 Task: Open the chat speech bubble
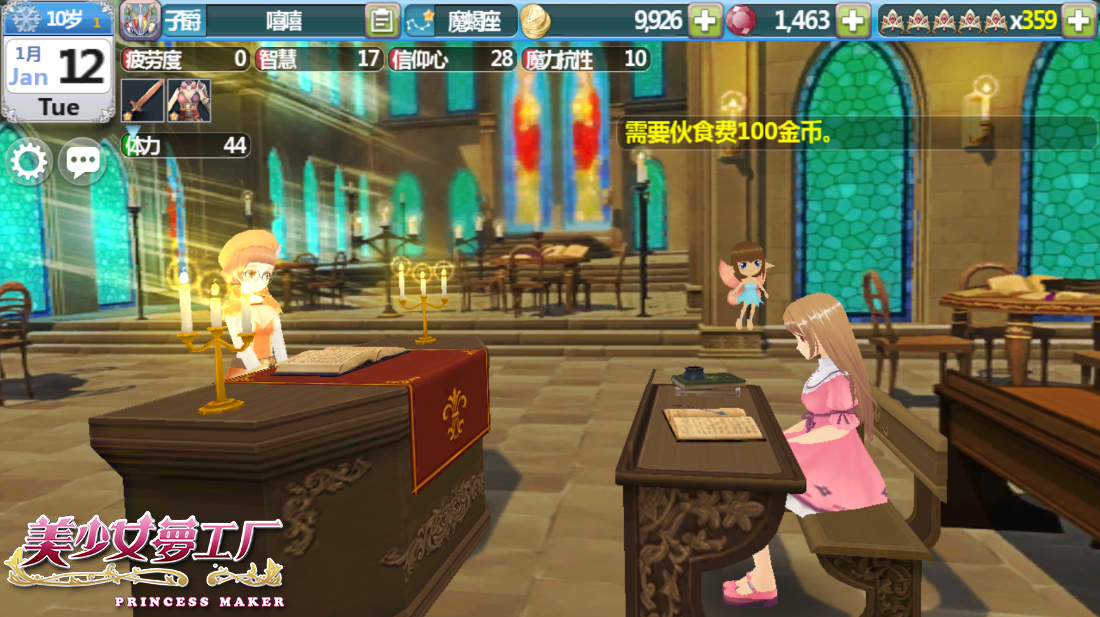click(x=83, y=162)
